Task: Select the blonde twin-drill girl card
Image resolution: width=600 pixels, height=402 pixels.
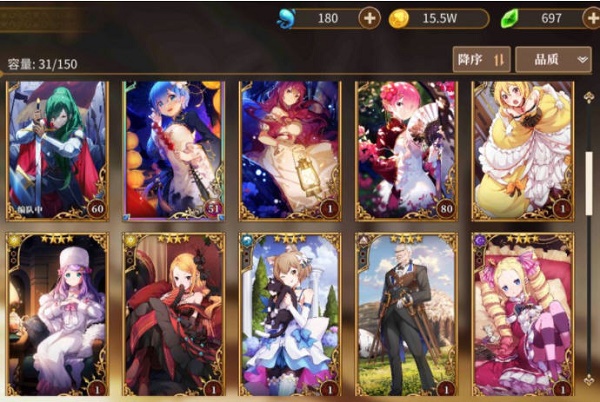Action: tap(521, 314)
